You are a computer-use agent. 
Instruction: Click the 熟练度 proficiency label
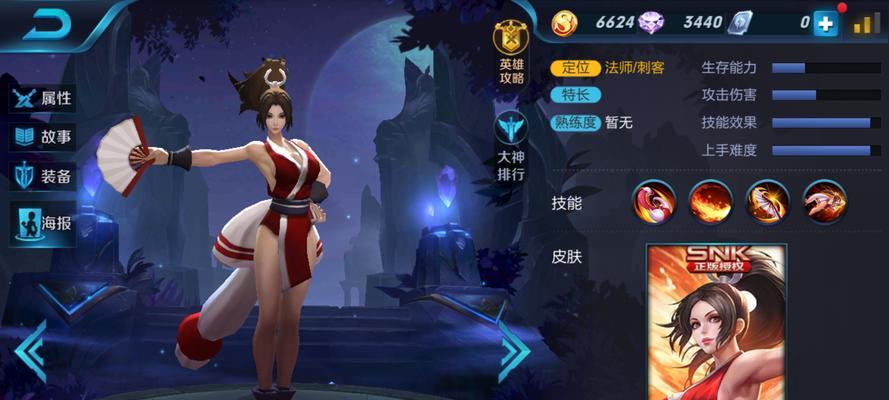(577, 123)
